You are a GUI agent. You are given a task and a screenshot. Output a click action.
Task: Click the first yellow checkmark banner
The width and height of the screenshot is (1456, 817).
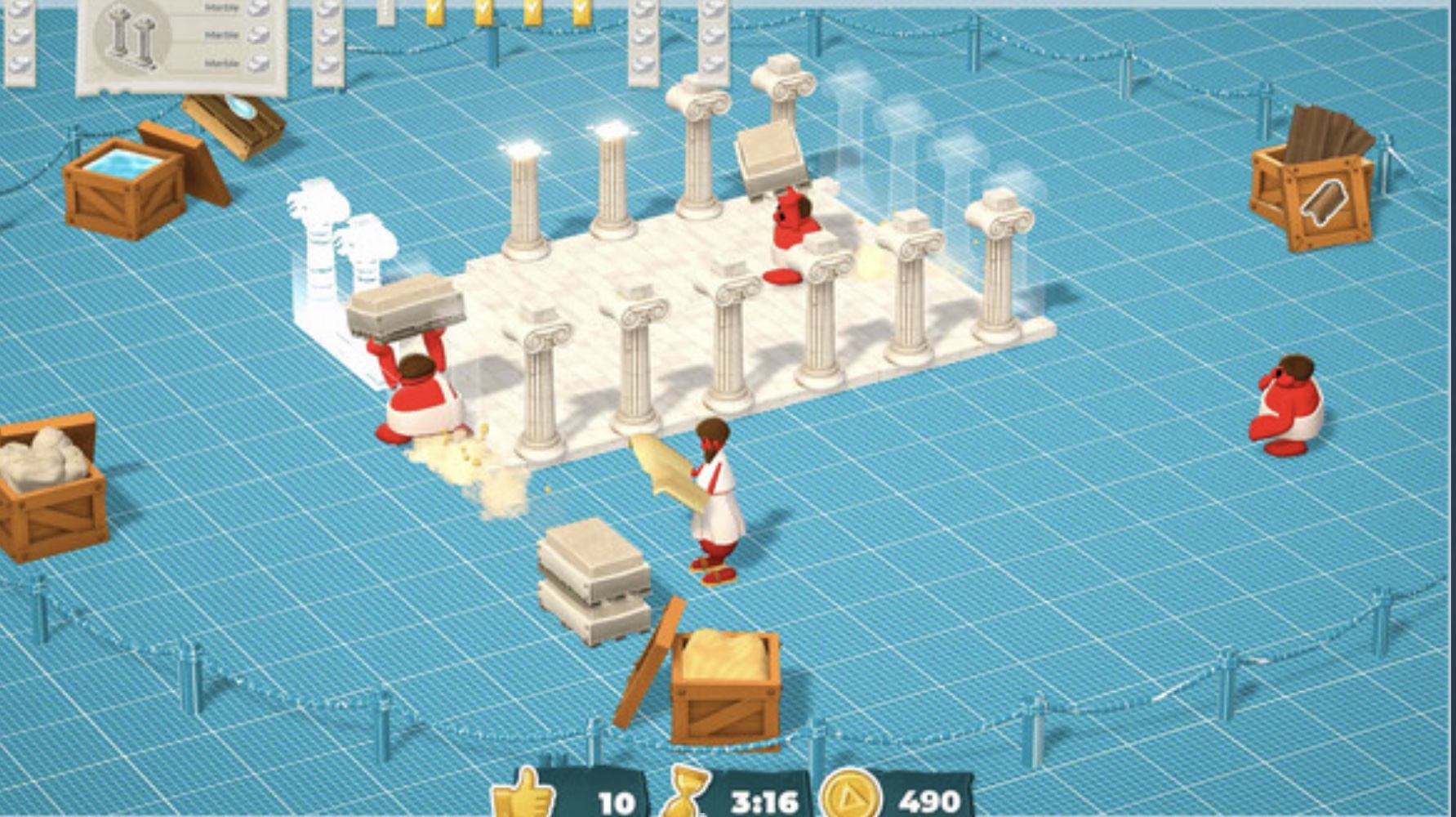434,10
